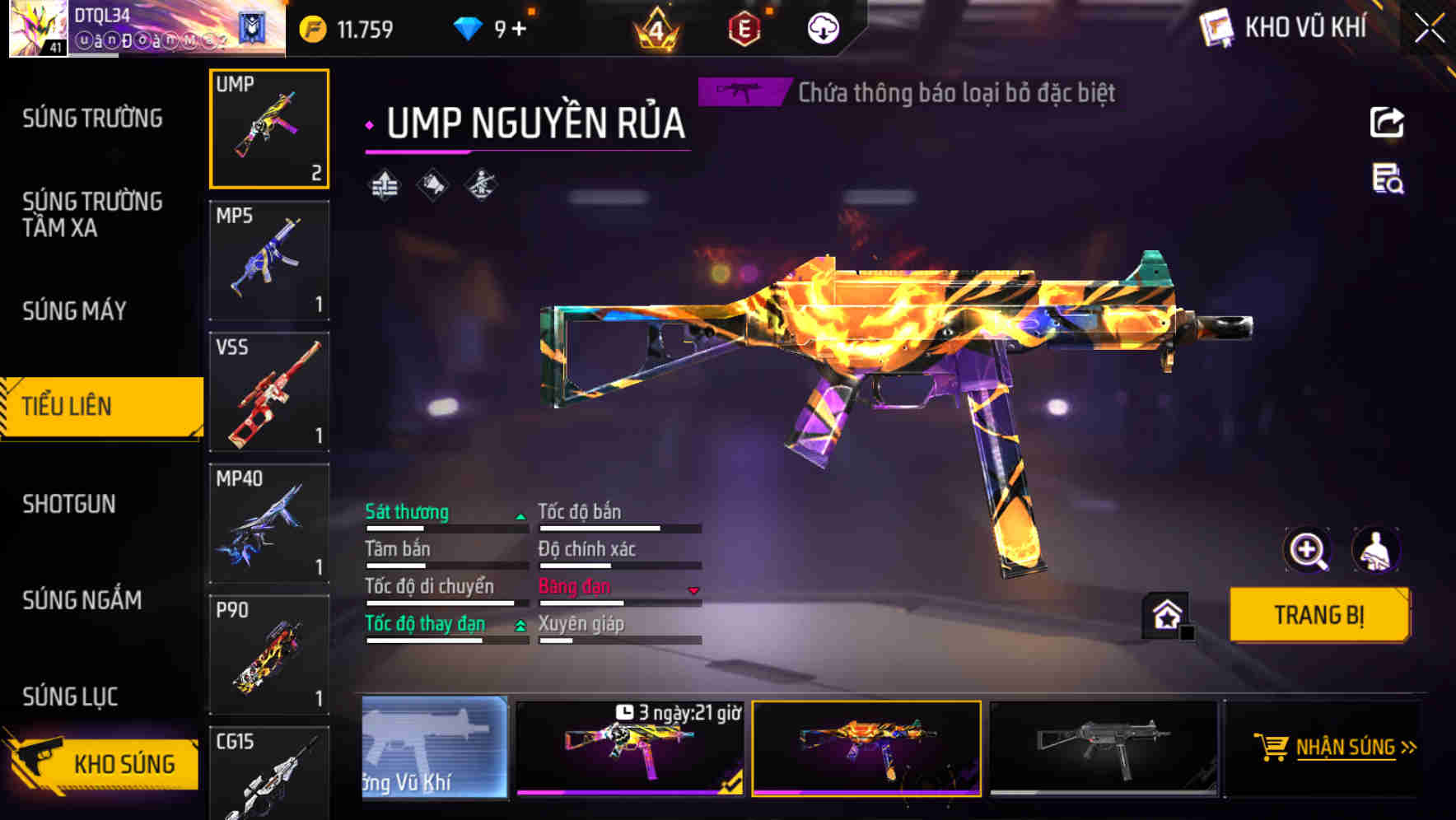Switch to the SÚNG NGẮM category
1456x820 pixels.
(82, 600)
